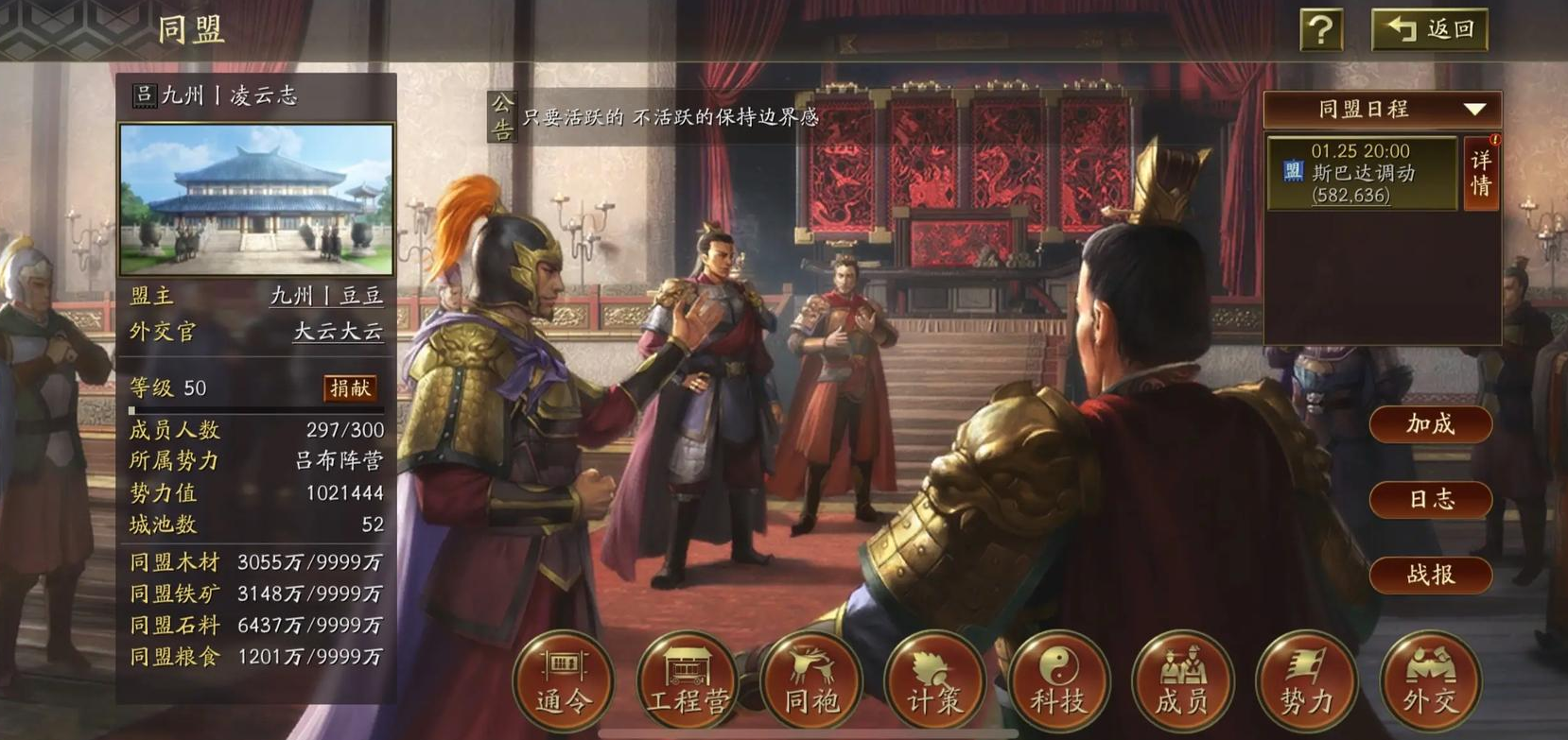Open the 日志 log button

click(1430, 500)
